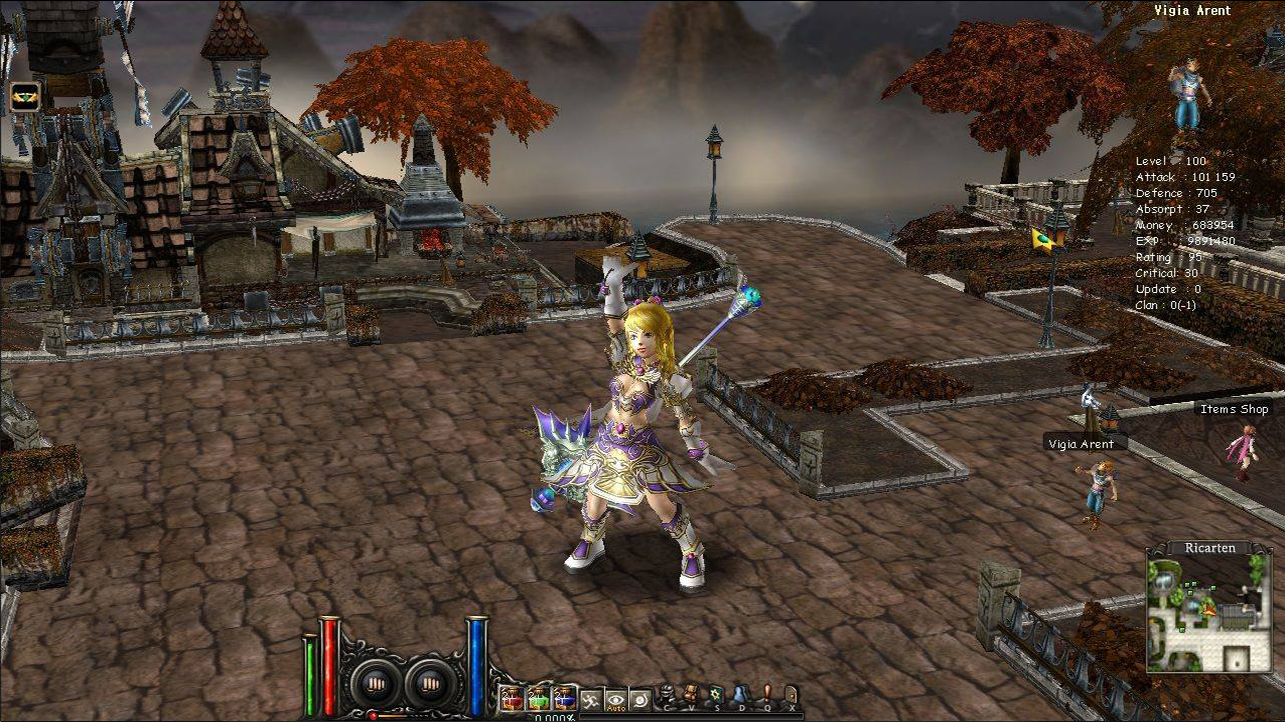Toggle the running figure run mode
This screenshot has height=722, width=1285.
click(592, 699)
